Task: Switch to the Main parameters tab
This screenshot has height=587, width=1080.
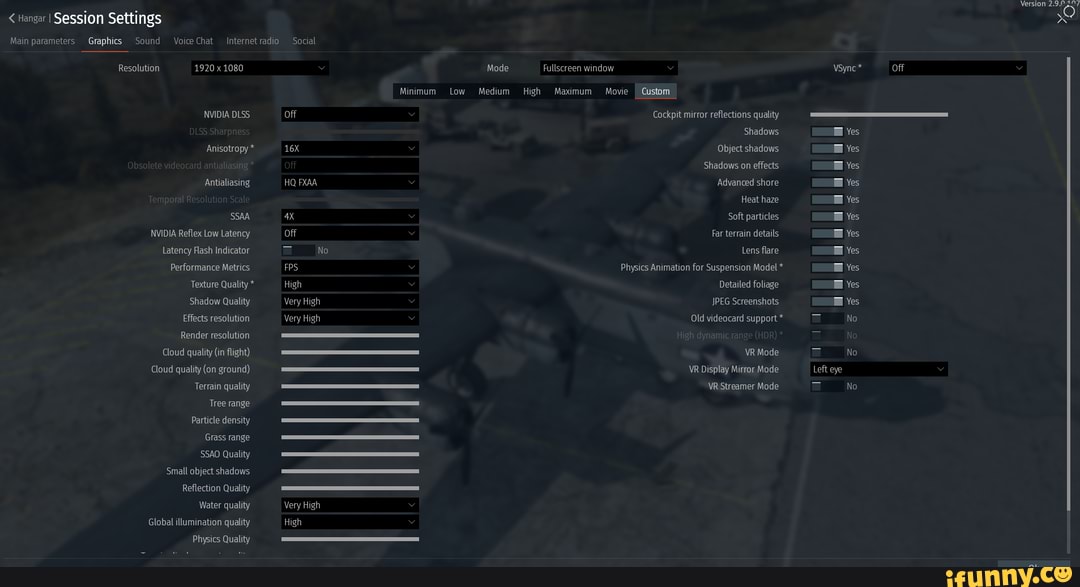Action: point(42,41)
